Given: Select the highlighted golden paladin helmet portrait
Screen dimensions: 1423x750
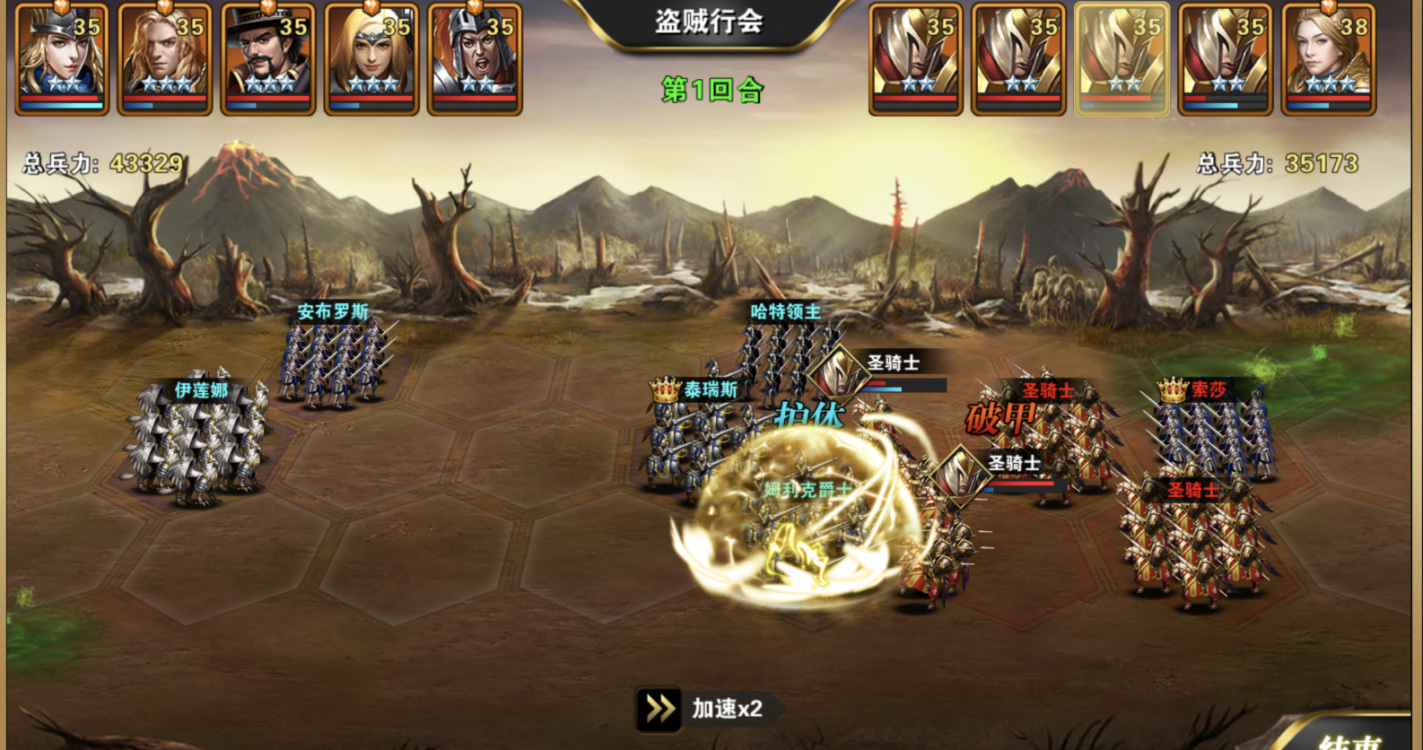Looking at the screenshot, I should click(x=1122, y=58).
